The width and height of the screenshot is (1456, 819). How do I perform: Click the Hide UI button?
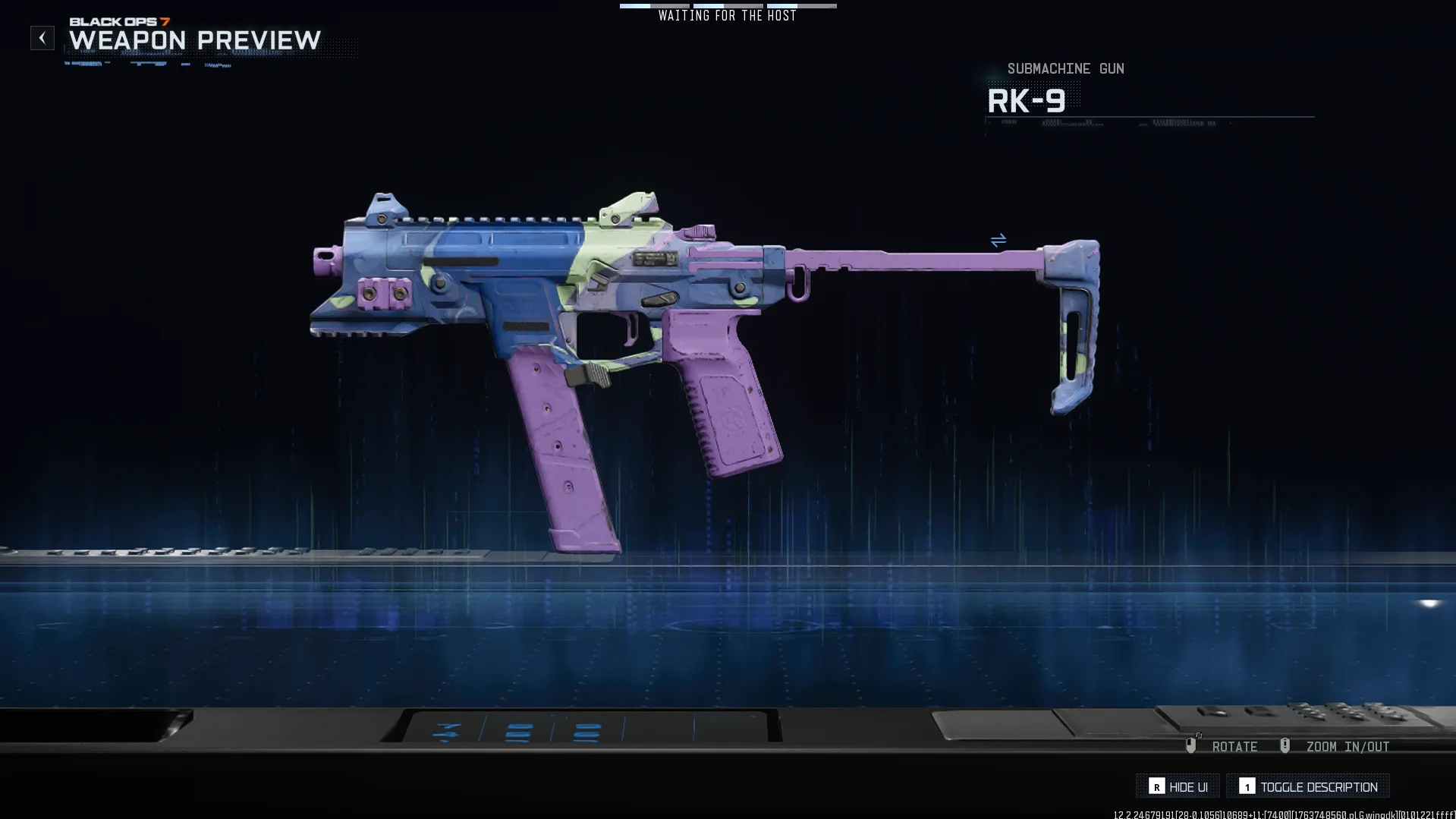(1178, 786)
